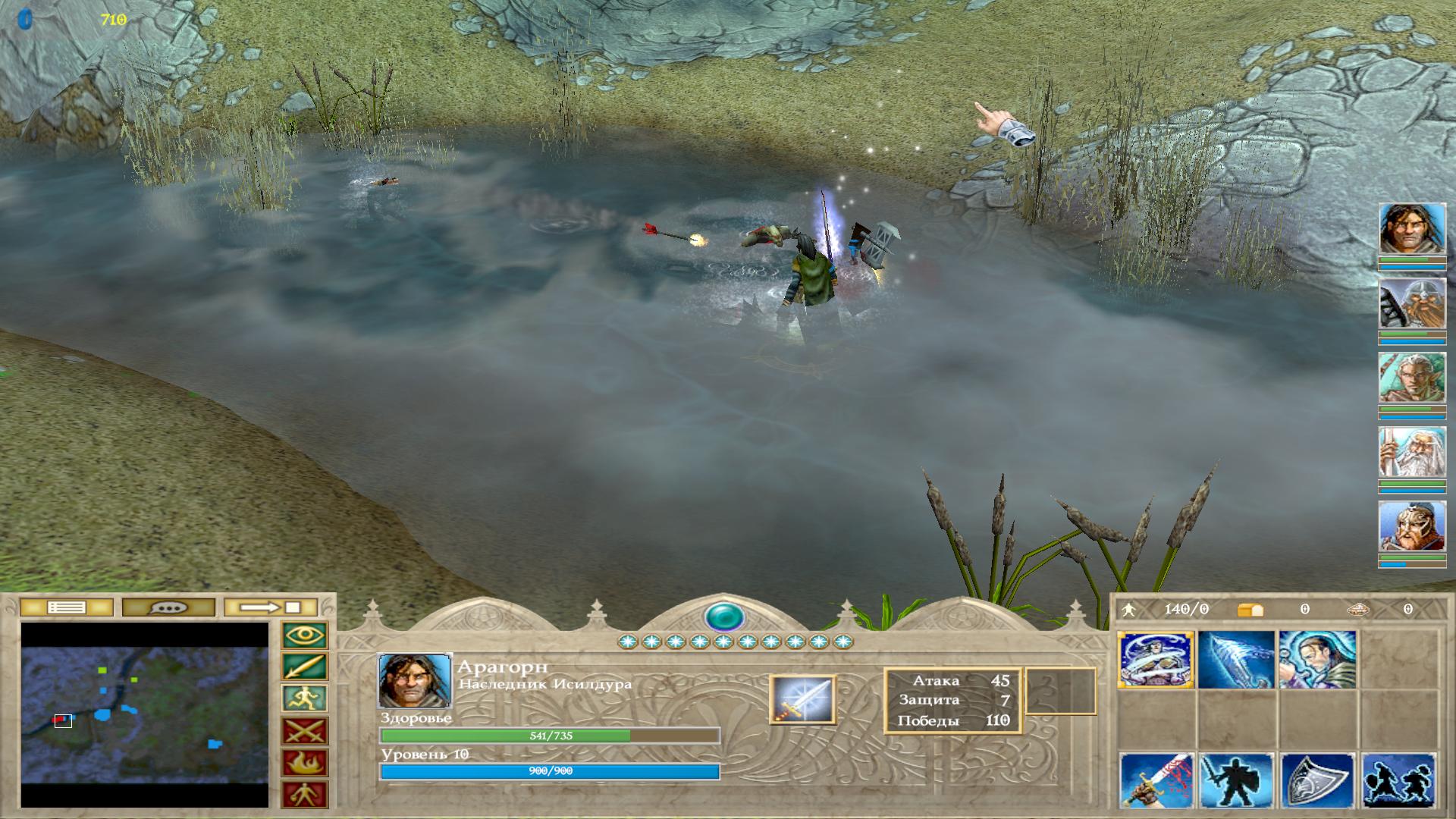Use the silver shield skill
This screenshot has width=1456, height=819.
1316,781
